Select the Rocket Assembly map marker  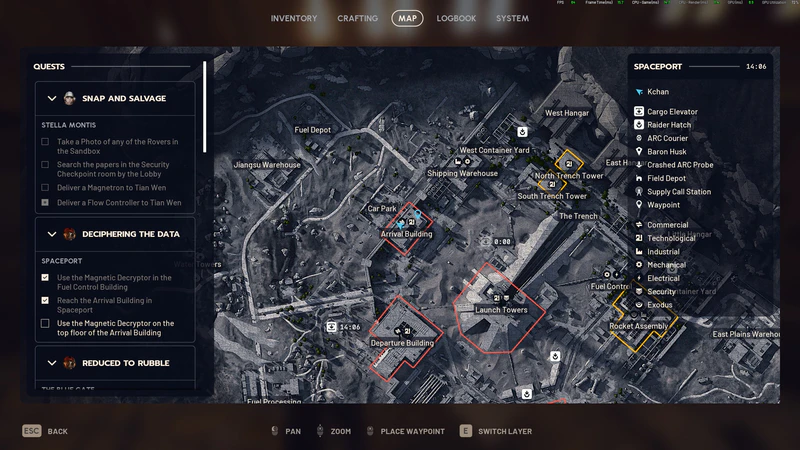pyautogui.click(x=638, y=326)
